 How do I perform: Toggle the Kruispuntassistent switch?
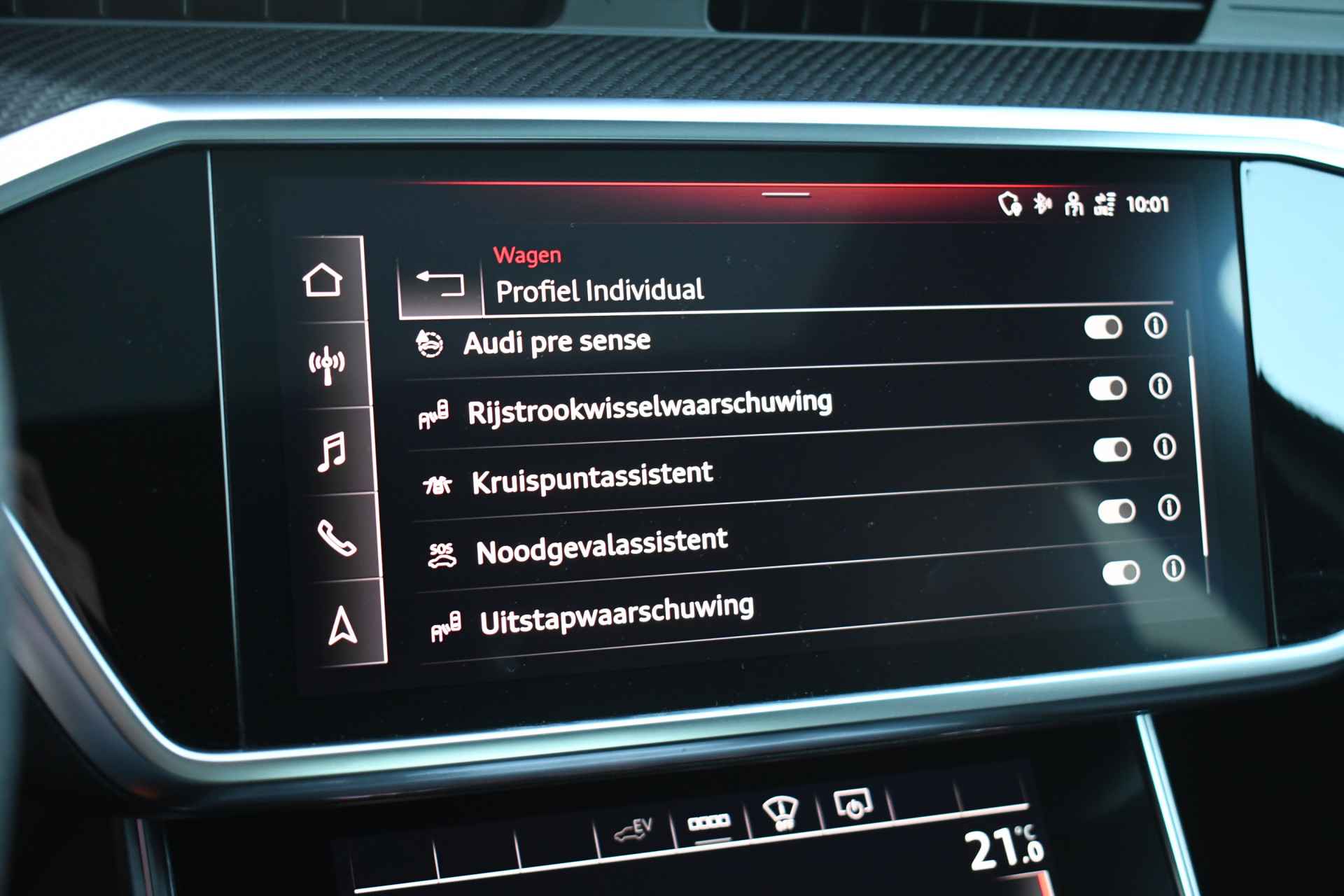point(1112,449)
